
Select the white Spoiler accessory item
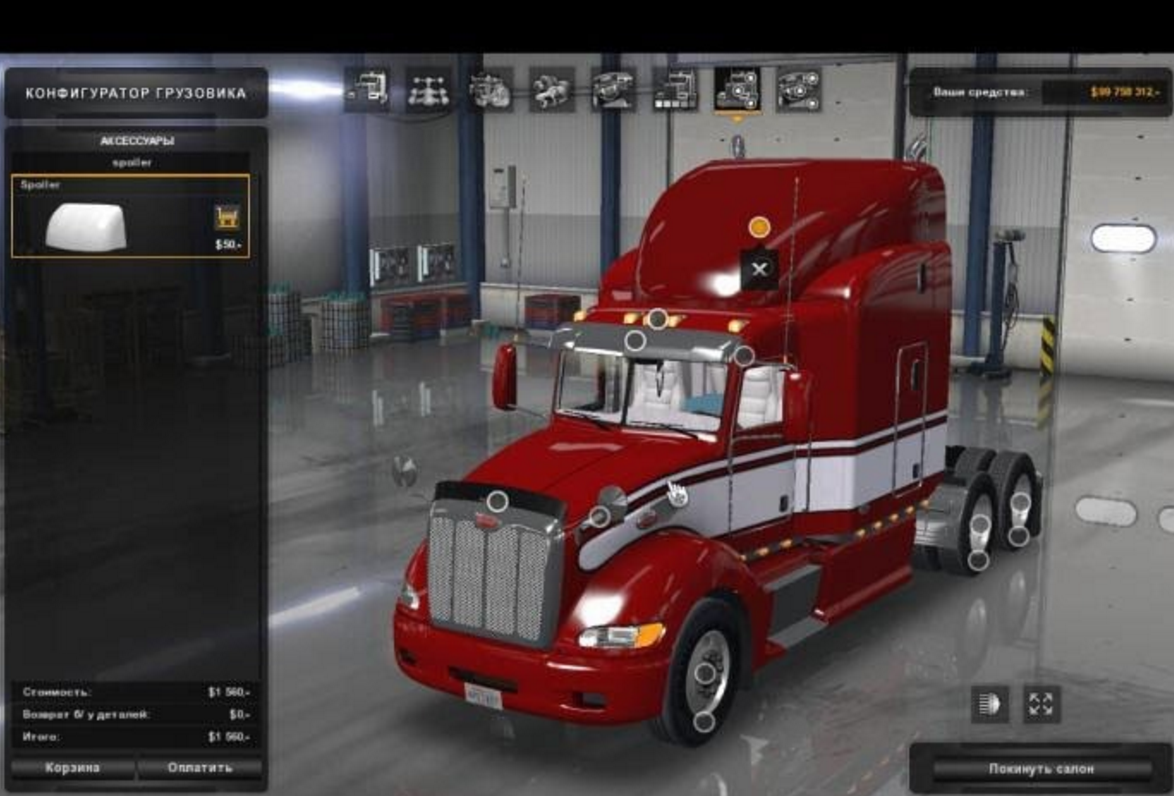click(x=86, y=226)
